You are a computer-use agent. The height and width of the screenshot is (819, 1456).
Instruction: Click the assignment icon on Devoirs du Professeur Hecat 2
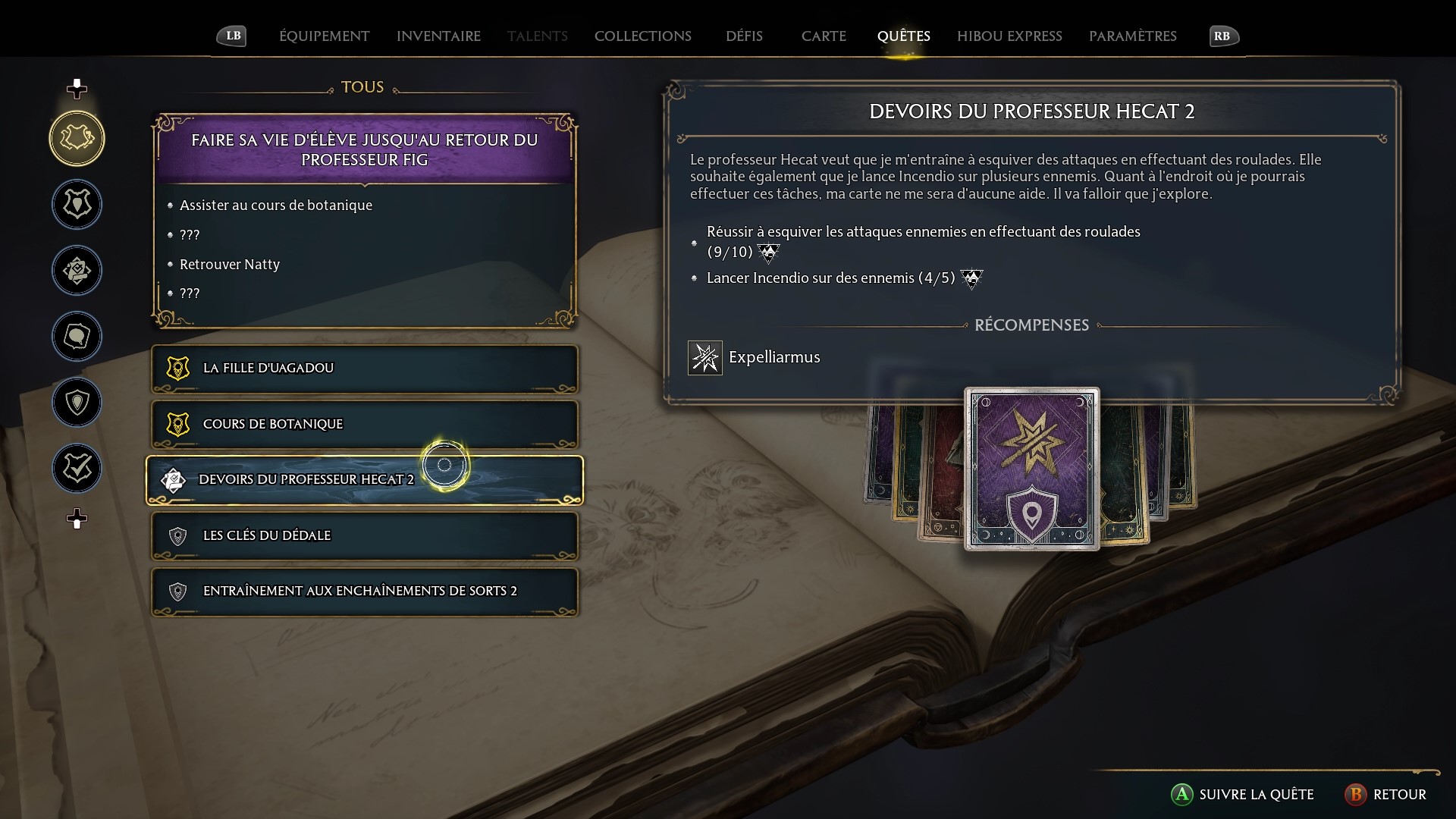(x=174, y=479)
